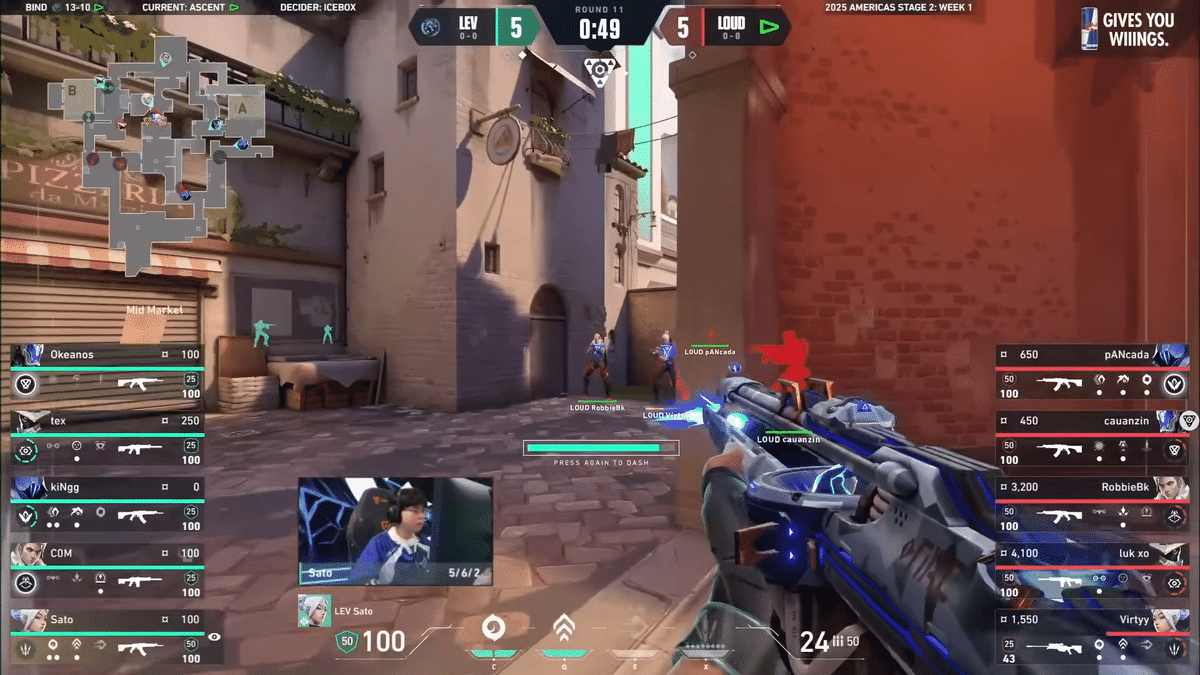The width and height of the screenshot is (1200, 675).
Task: Activate the Cloudburst smoke ability icon
Action: 492,629
